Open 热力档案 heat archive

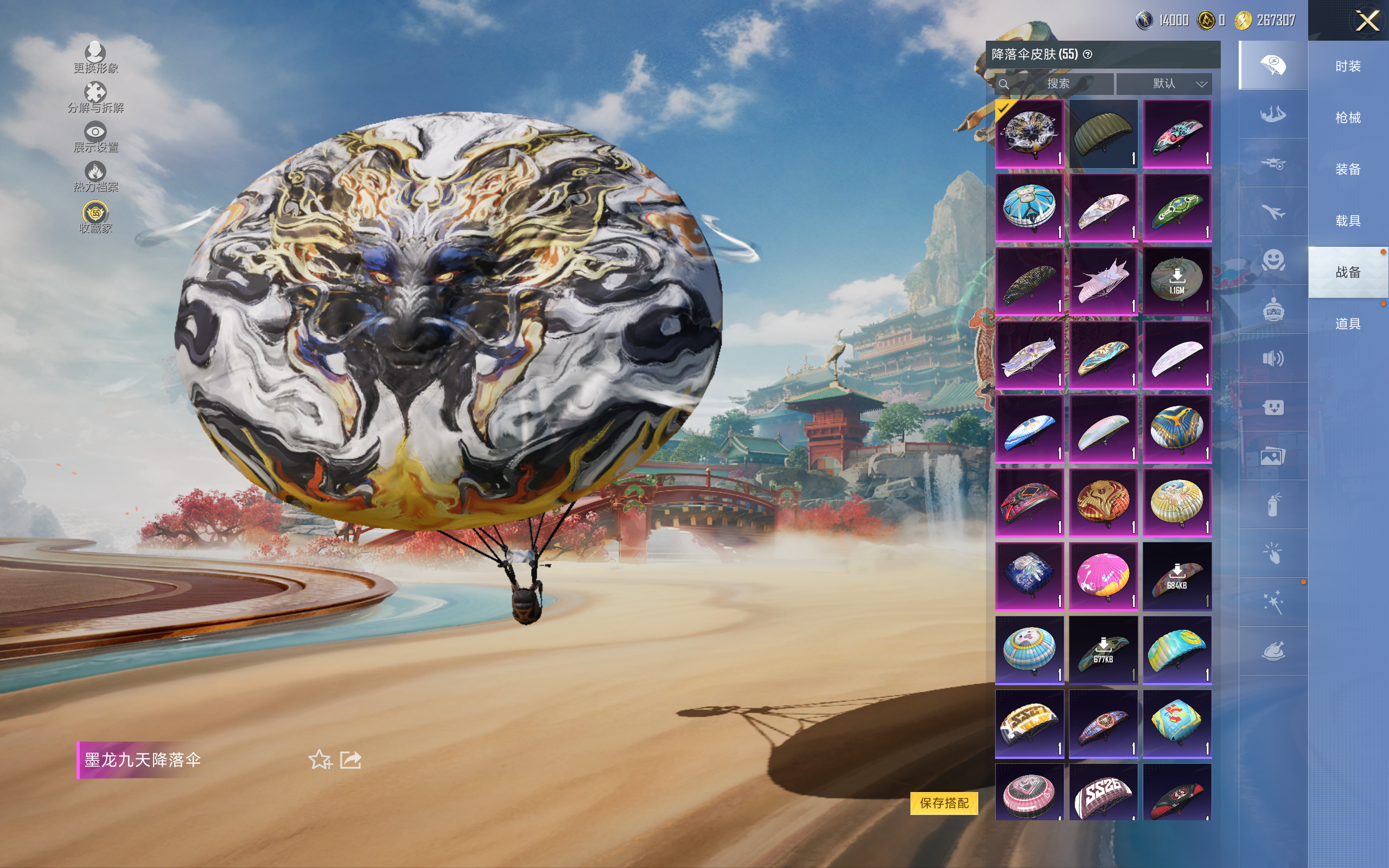pos(95,177)
